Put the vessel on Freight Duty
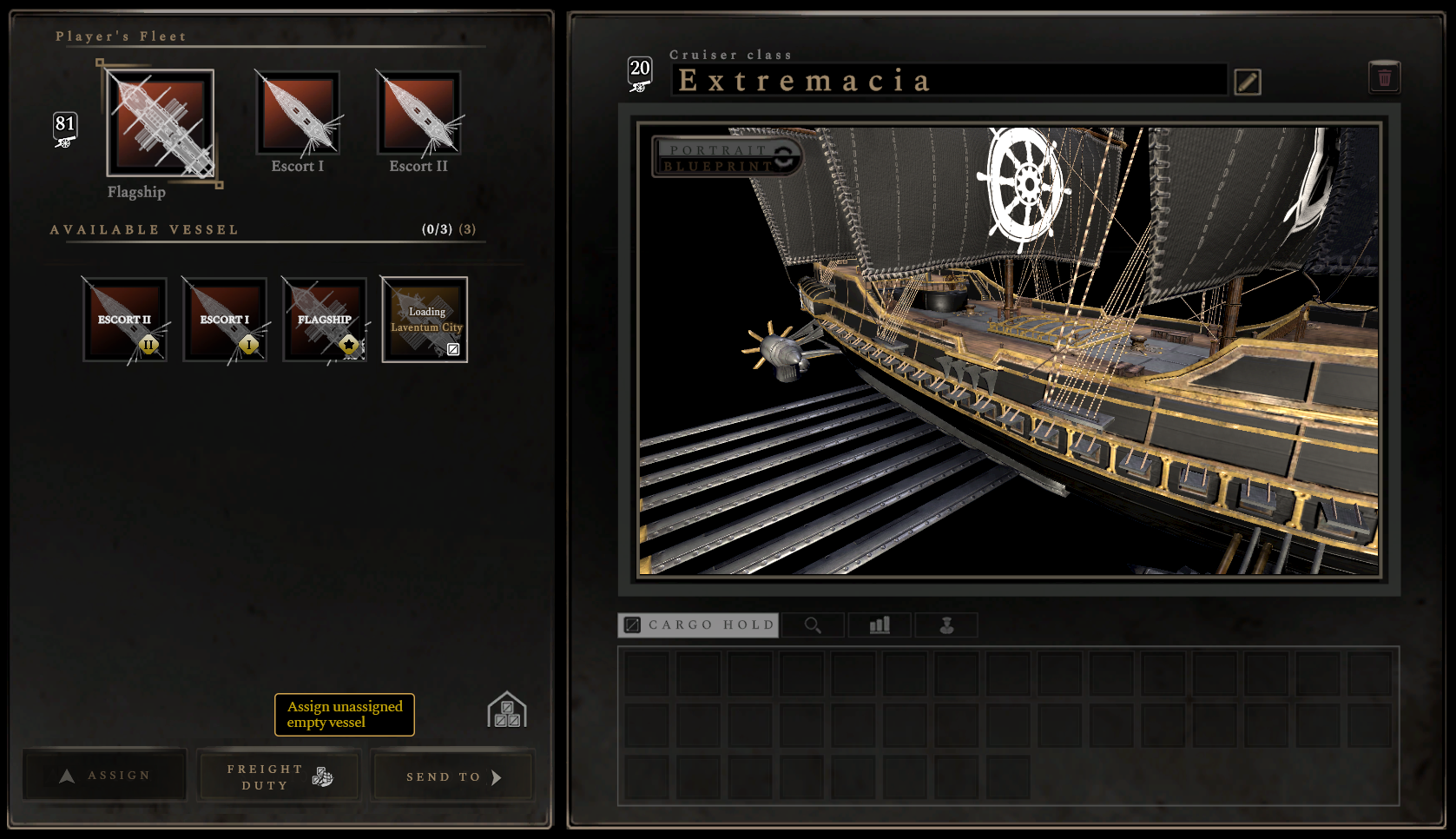 [279, 776]
